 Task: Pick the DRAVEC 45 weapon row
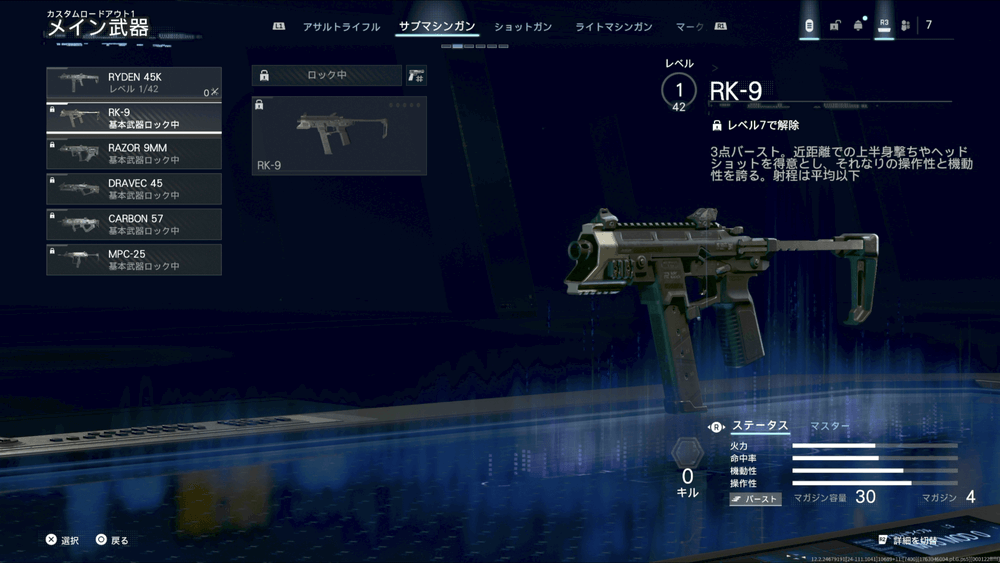click(x=133, y=188)
